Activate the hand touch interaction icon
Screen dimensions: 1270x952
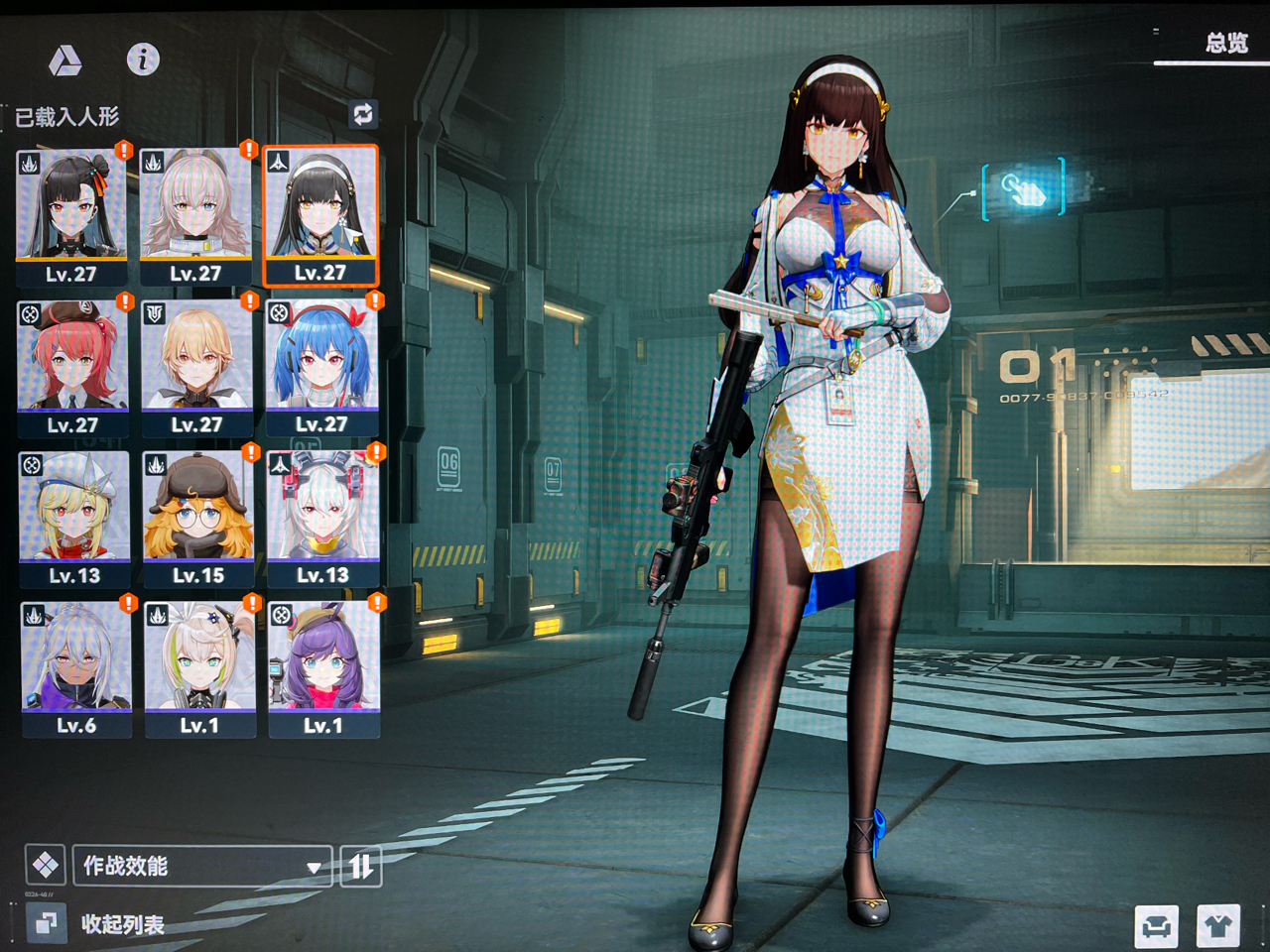pos(1023,187)
